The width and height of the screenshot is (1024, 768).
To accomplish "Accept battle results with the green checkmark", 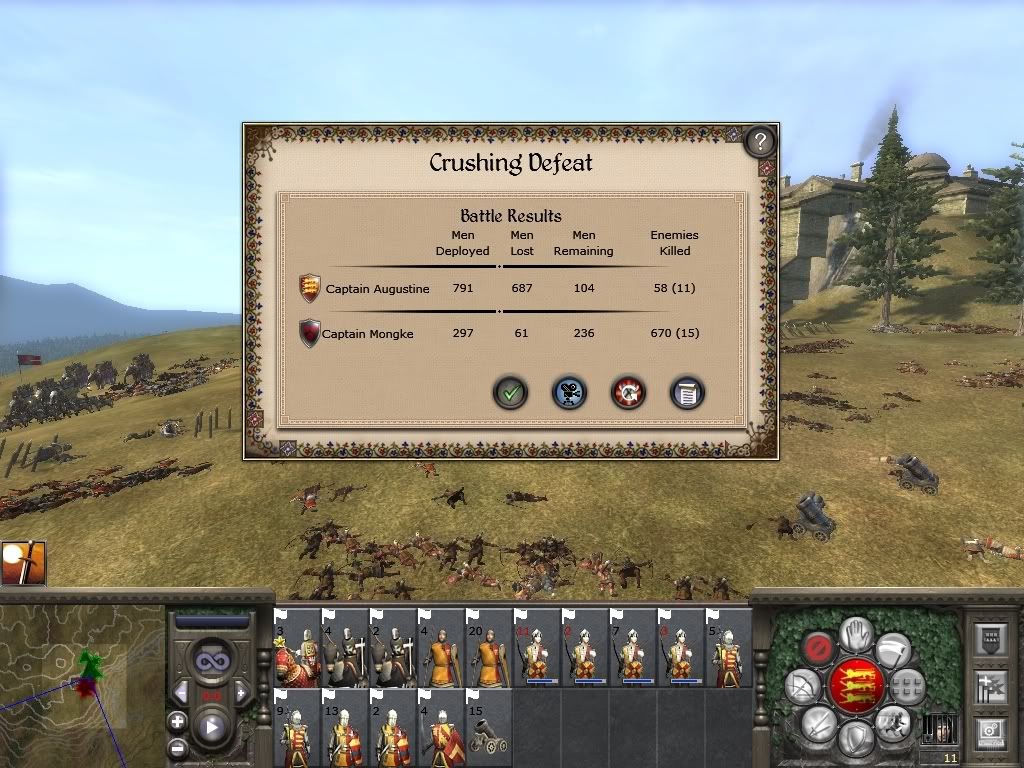I will pos(510,393).
